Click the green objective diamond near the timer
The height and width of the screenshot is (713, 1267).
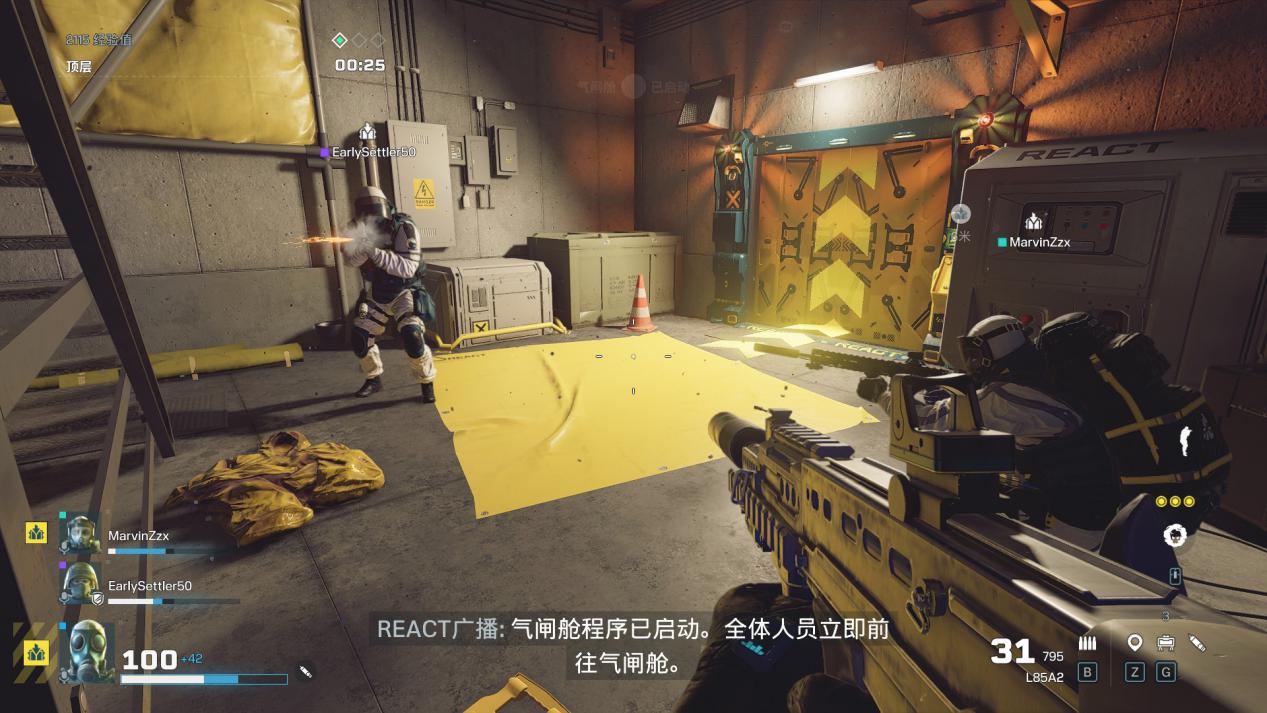coord(340,40)
